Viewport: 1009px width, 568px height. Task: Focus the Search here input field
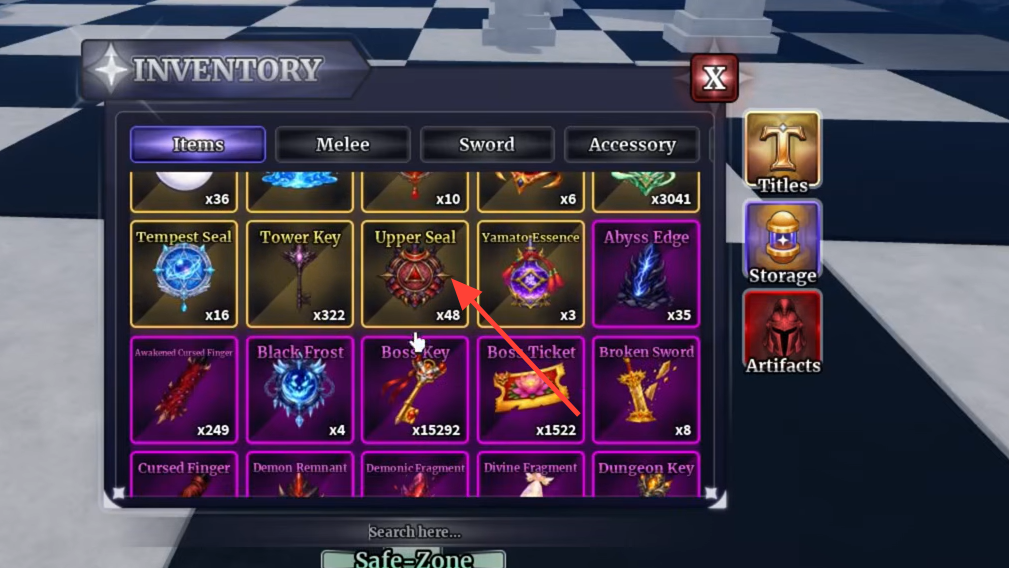[x=414, y=532]
